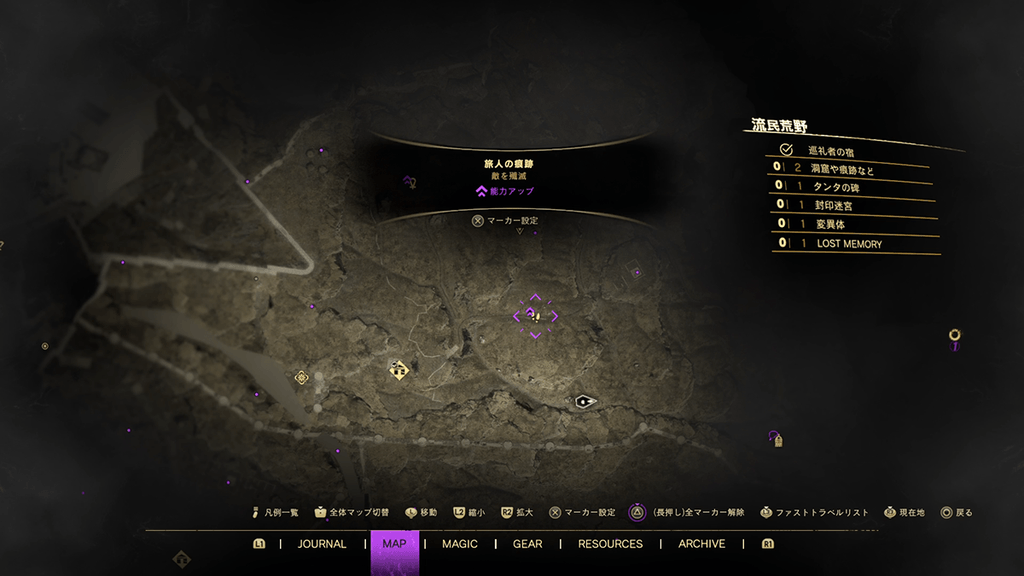Select the white hexagon marker on the map
This screenshot has height=576, width=1024.
(x=585, y=401)
